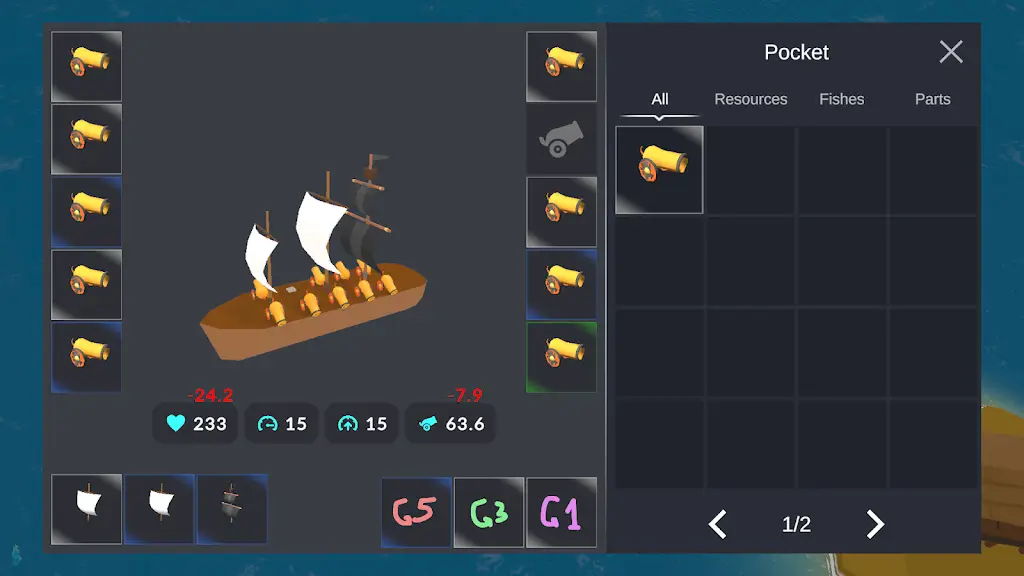The width and height of the screenshot is (1024, 576).
Task: Close the Pocket panel
Action: point(950,52)
